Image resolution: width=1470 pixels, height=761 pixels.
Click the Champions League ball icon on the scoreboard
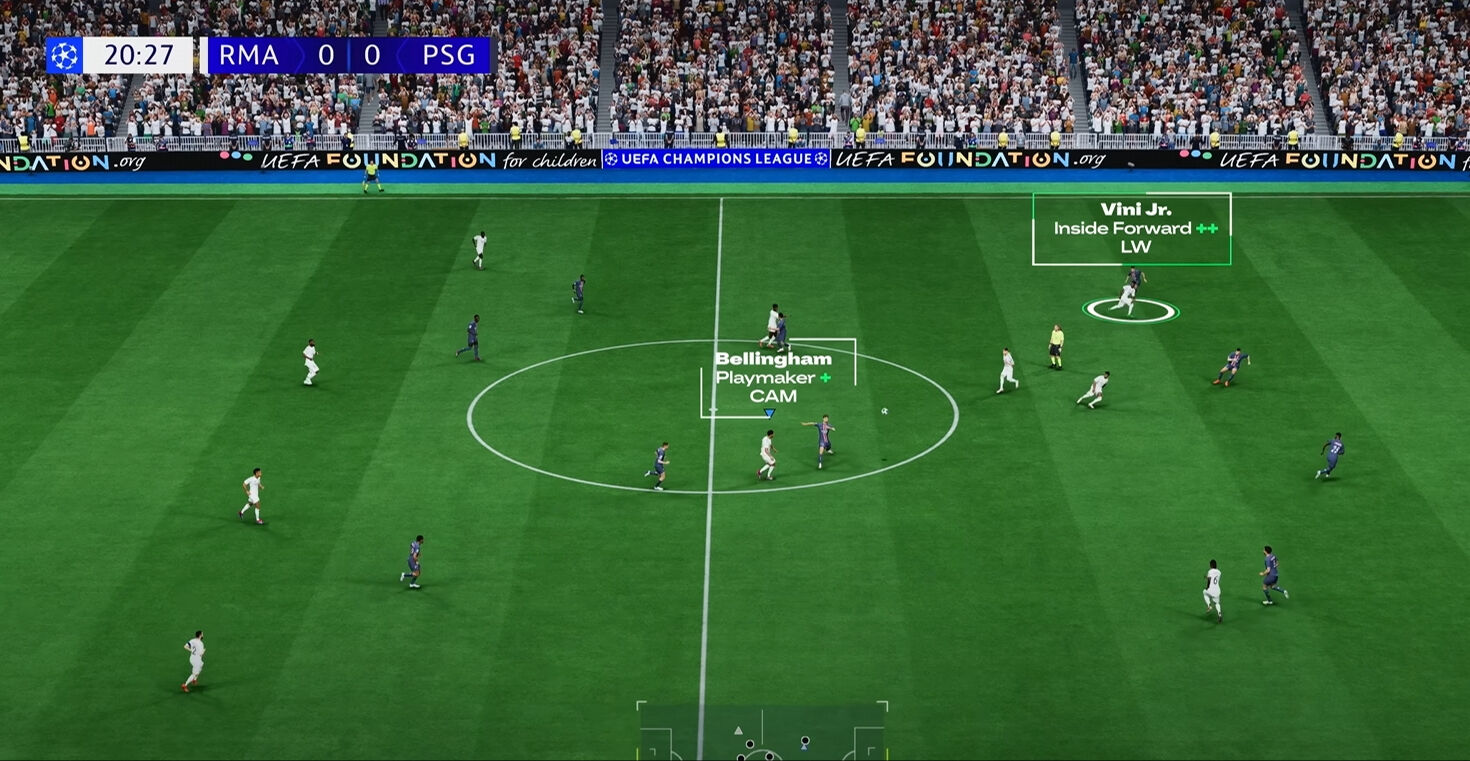[64, 55]
